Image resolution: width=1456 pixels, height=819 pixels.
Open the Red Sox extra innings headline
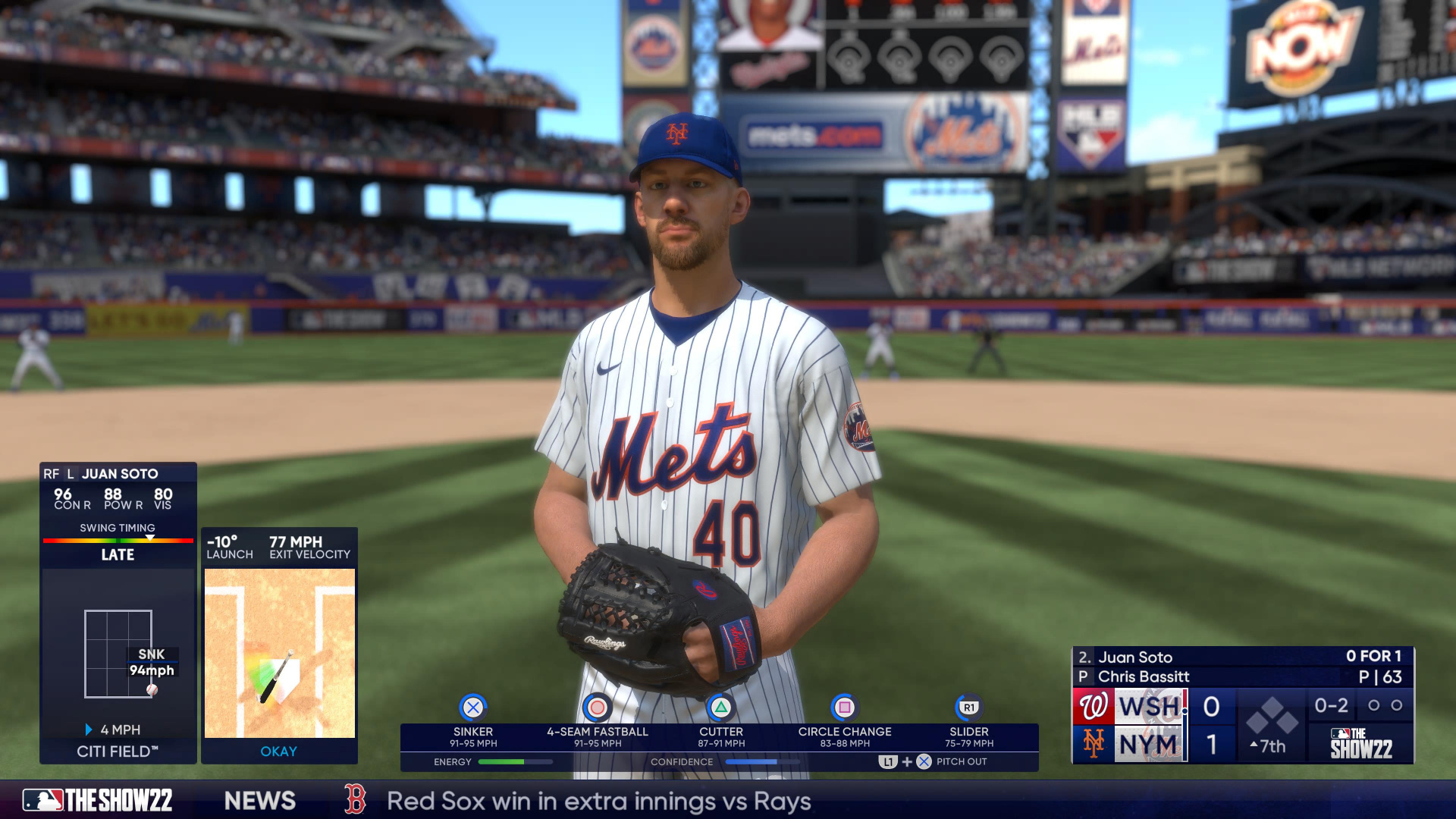click(598, 800)
